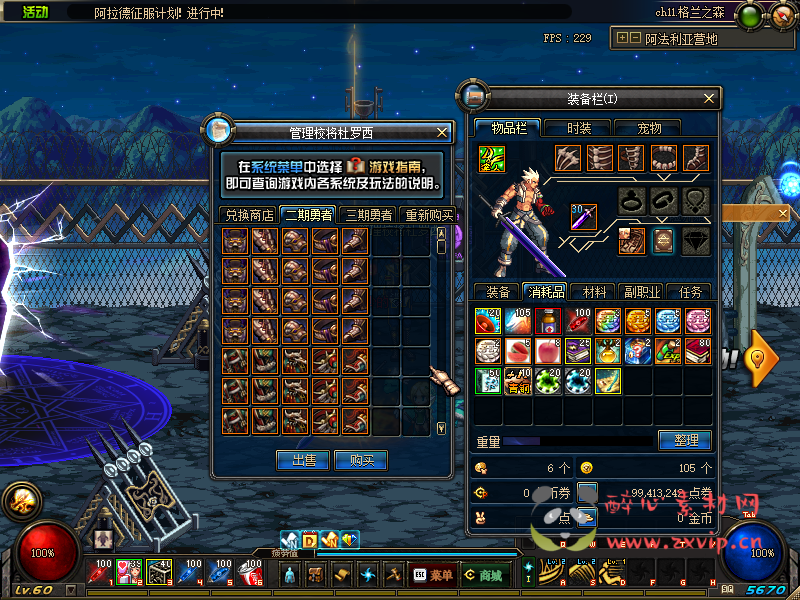800x600 pixels.
Task: Open the 三期勇者 shop tab
Action: tap(368, 215)
